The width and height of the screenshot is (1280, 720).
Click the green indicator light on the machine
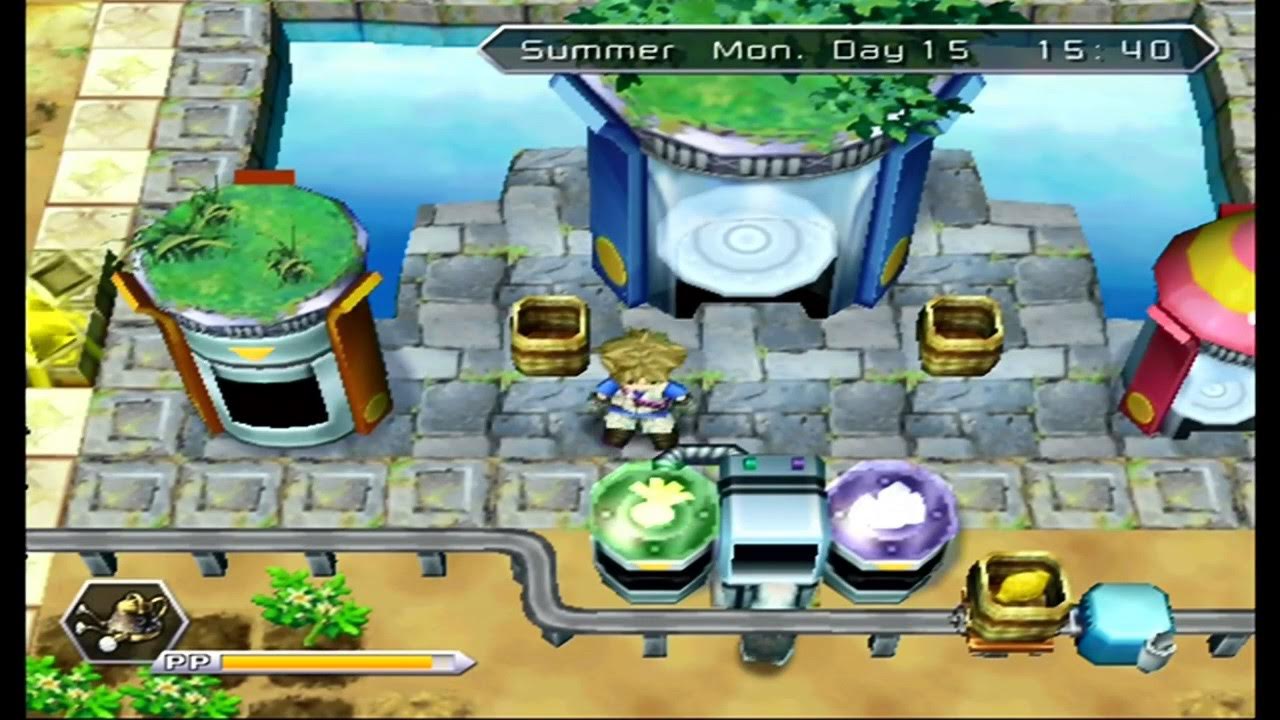749,462
